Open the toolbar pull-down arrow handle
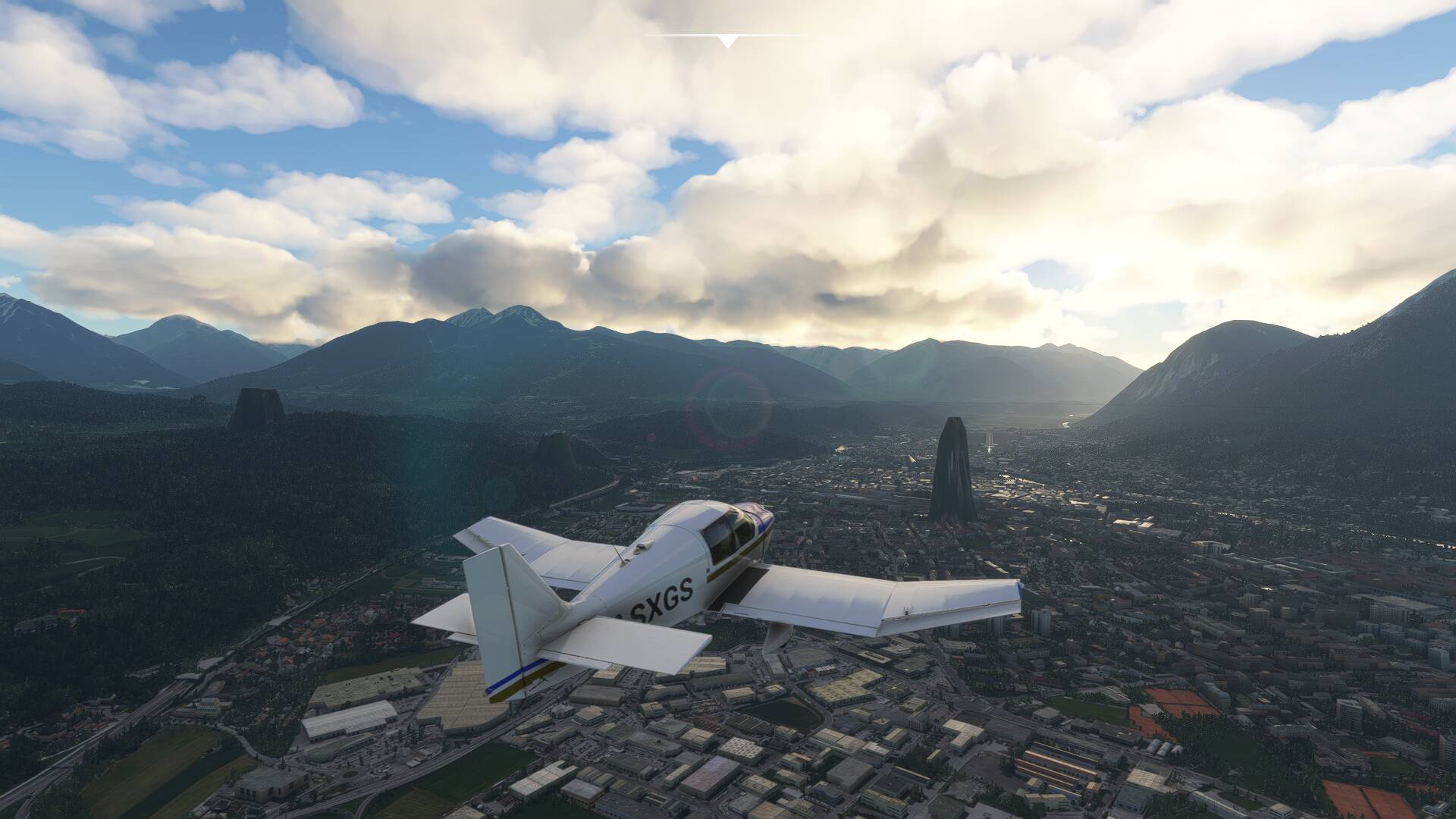This screenshot has height=819, width=1456. click(727, 41)
